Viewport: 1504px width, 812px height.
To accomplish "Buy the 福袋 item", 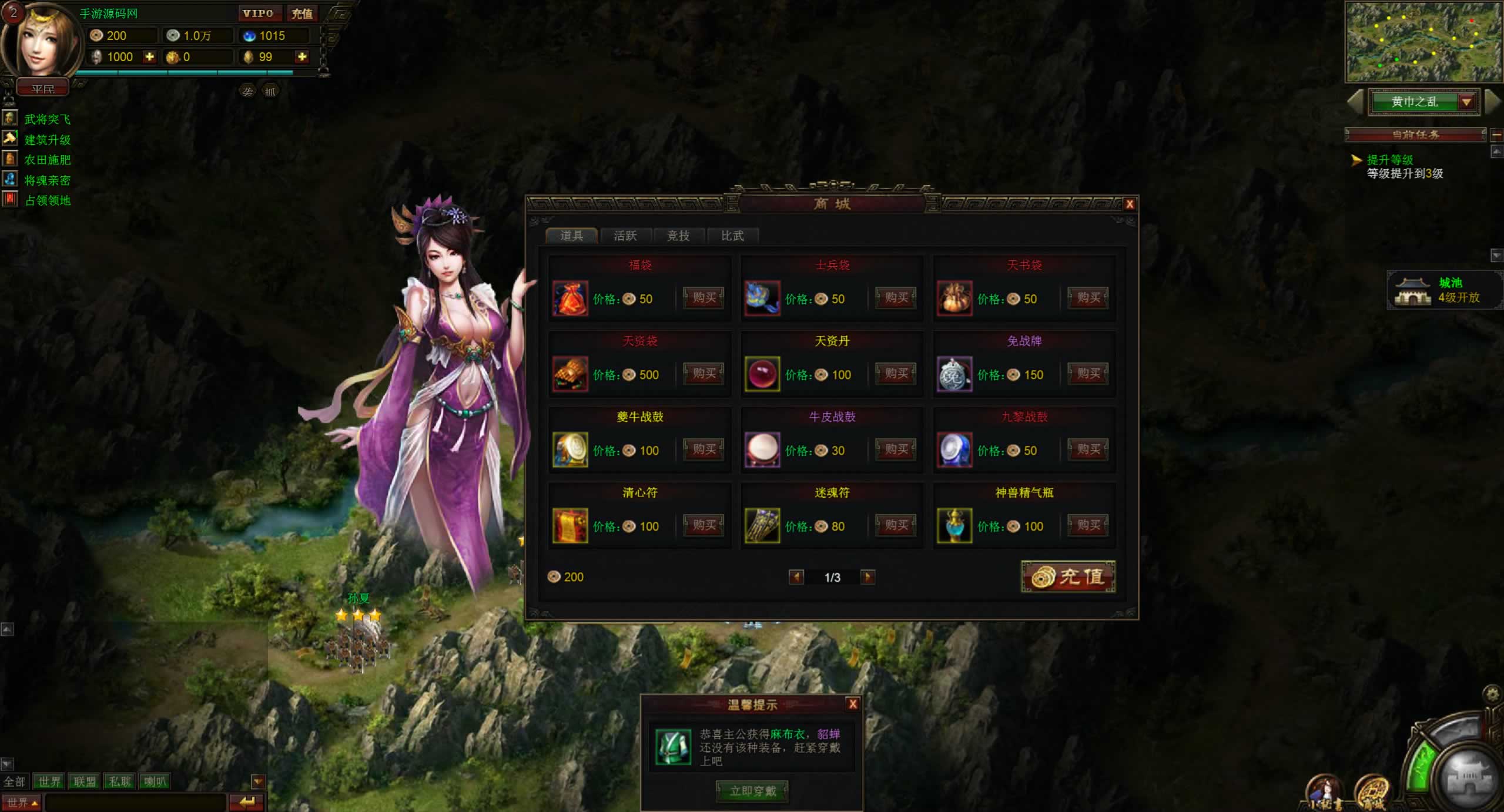I will [x=704, y=298].
